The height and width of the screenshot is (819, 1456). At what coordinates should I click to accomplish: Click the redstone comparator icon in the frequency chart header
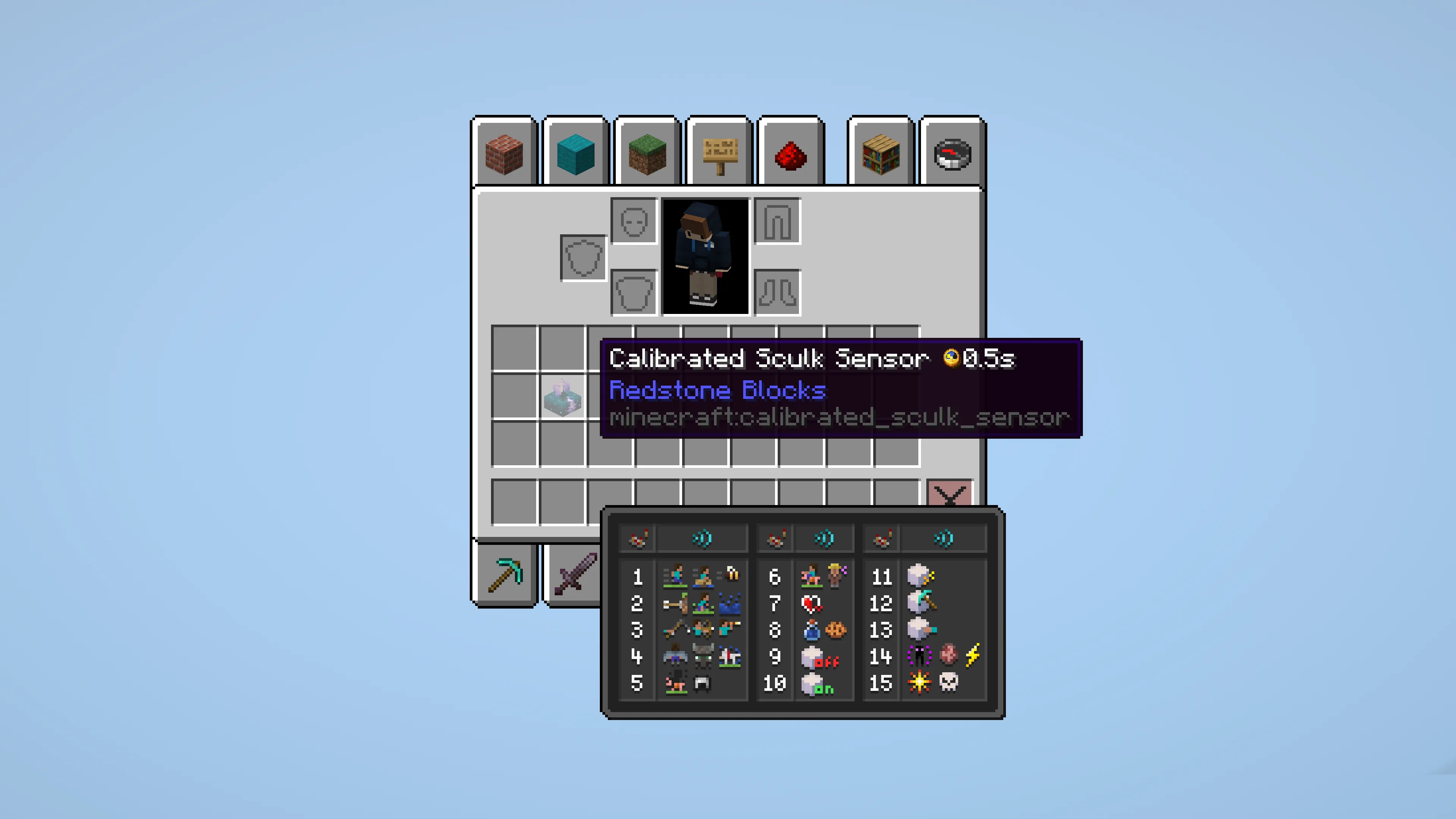tap(637, 540)
